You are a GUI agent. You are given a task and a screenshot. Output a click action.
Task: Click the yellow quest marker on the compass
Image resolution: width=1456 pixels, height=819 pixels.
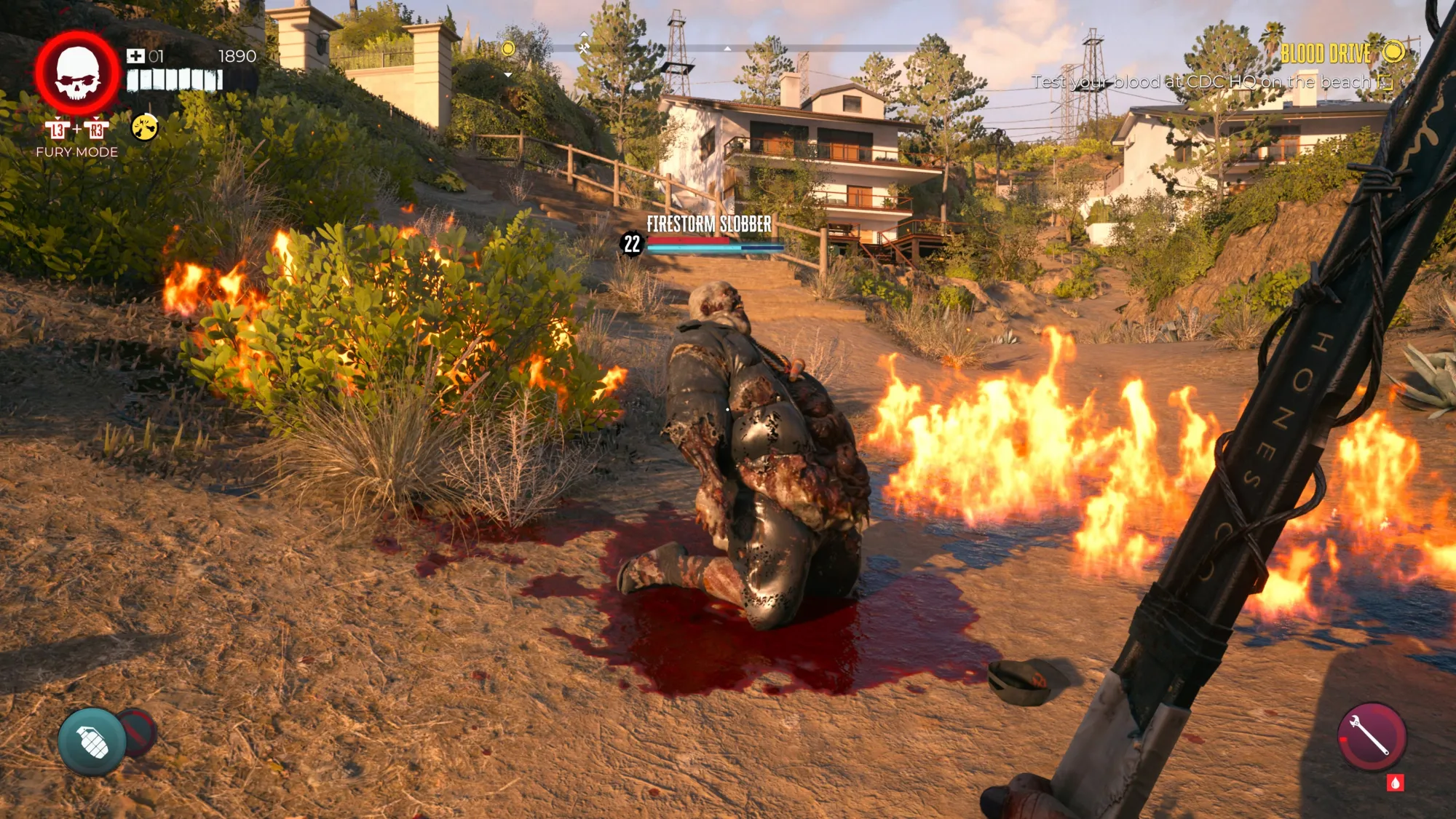[x=508, y=49]
